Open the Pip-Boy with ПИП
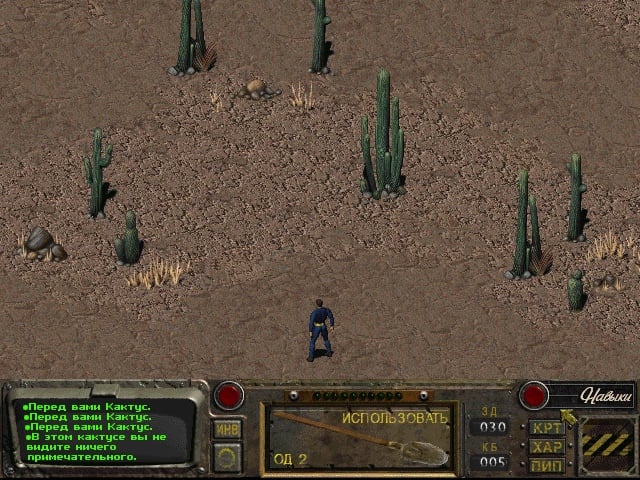Viewport: 640px width, 480px height. point(548,465)
